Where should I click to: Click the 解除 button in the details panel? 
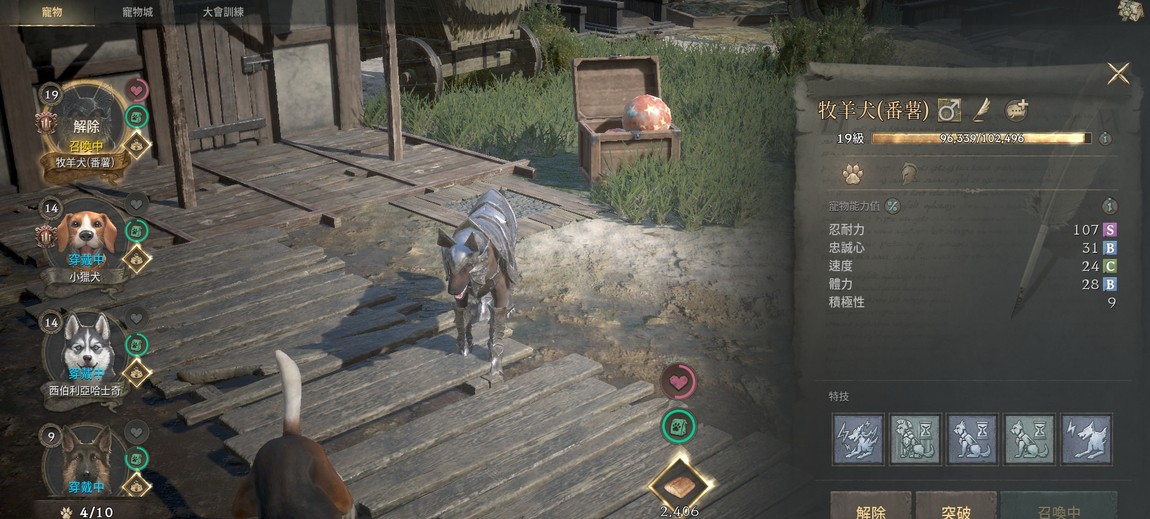[x=870, y=510]
